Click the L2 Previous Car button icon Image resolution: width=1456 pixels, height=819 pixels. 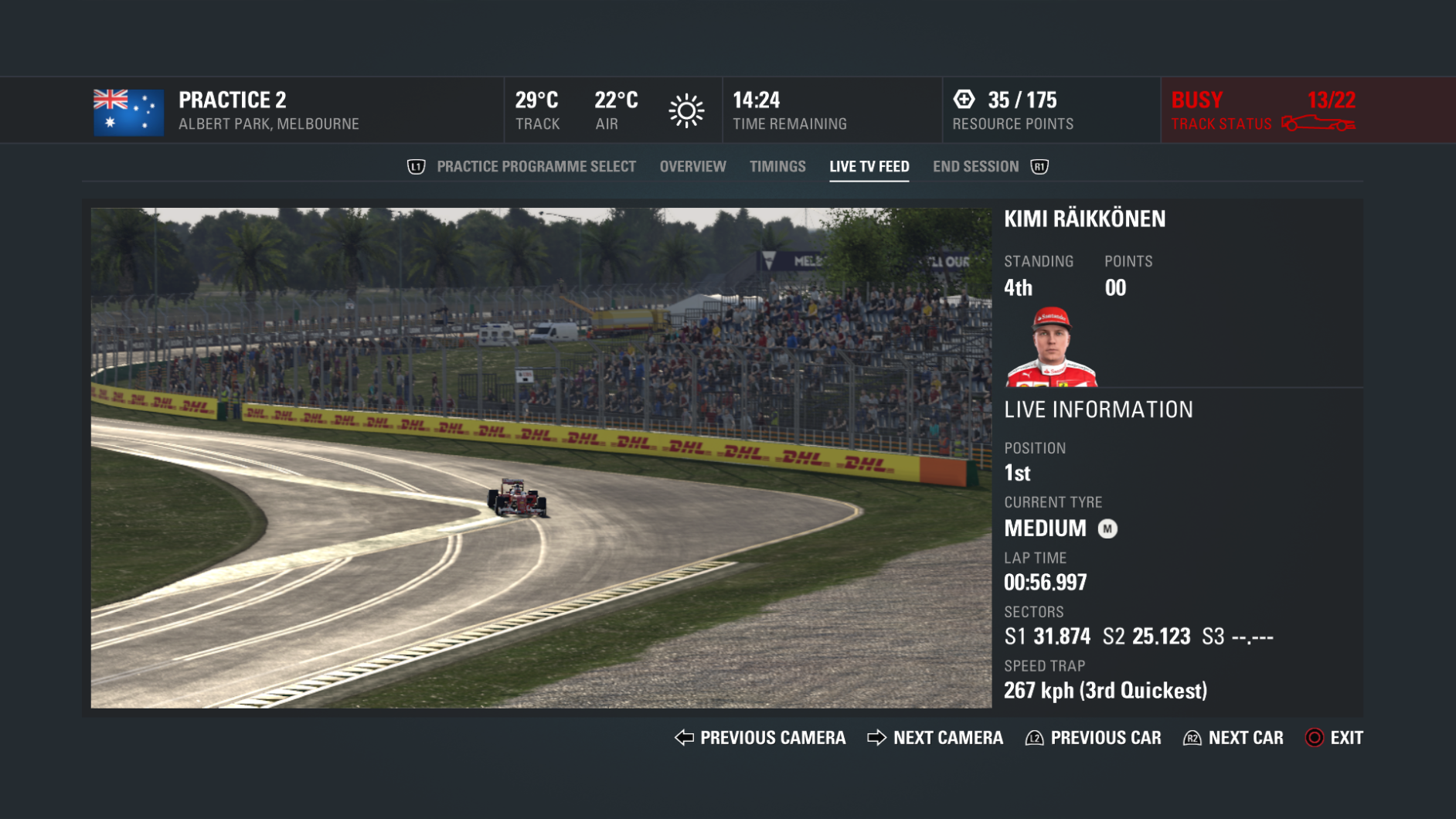[x=1033, y=738]
